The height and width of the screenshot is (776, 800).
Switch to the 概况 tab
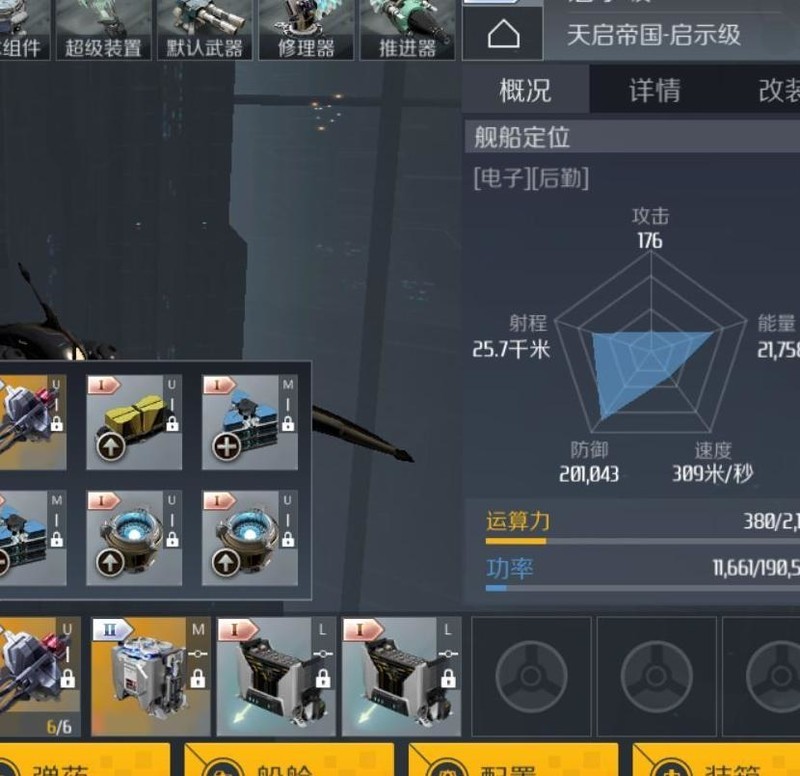pyautogui.click(x=525, y=91)
